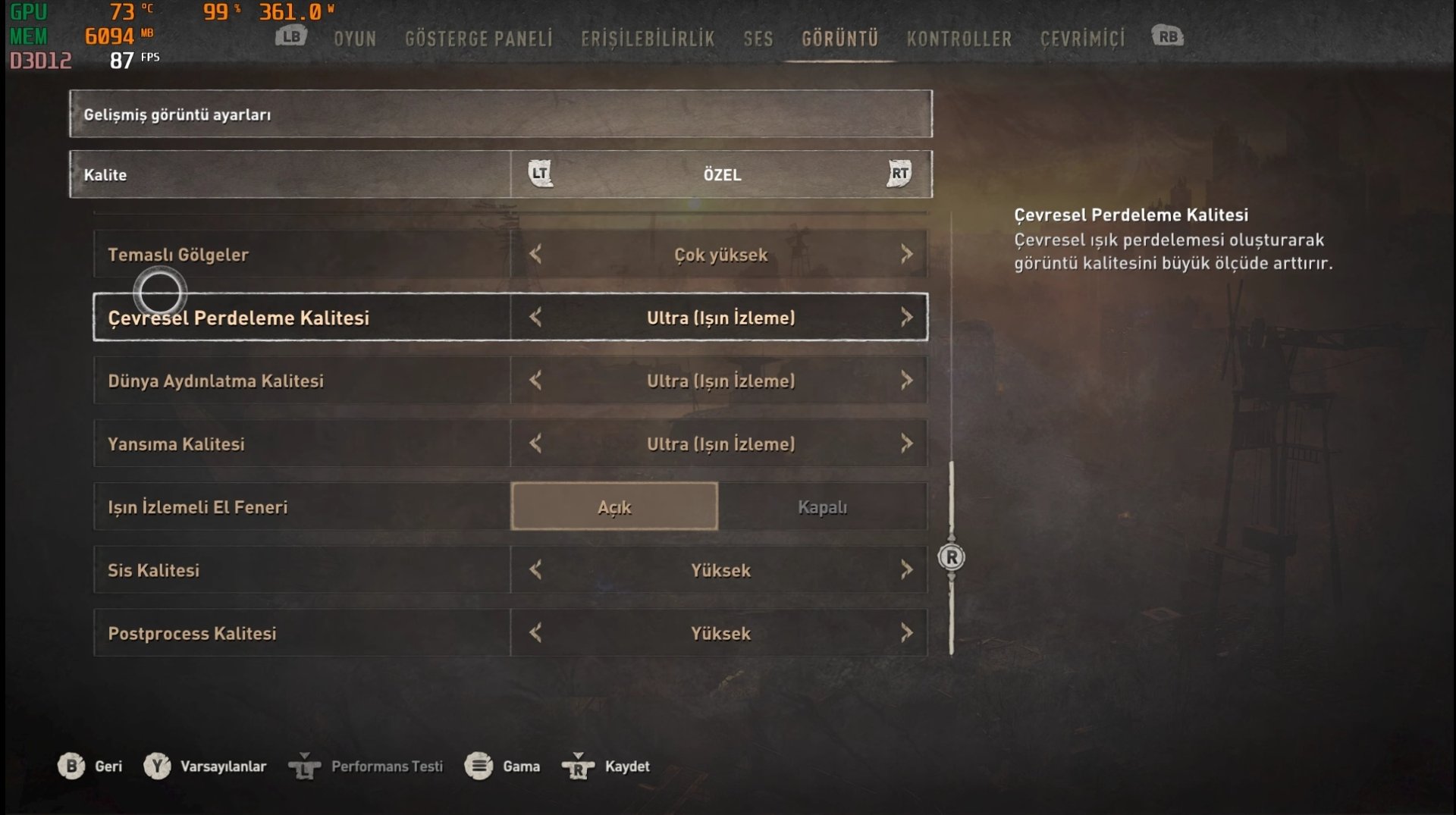The height and width of the screenshot is (815, 1456).
Task: Decrease Postprocess Kalitesi with left arrow
Action: [535, 632]
